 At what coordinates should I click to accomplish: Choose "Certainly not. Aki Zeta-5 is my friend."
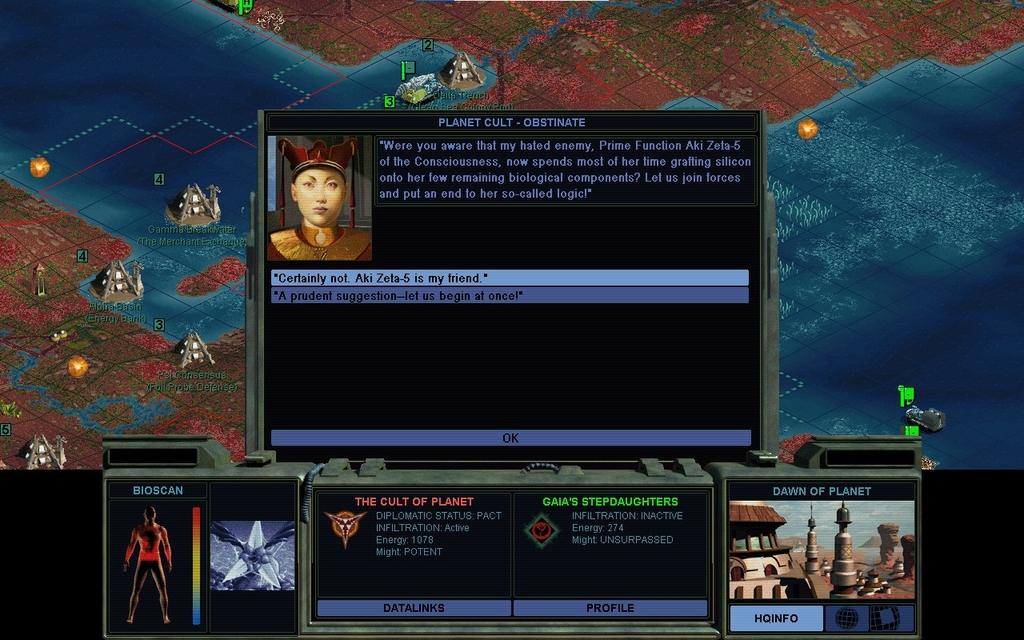[x=509, y=277]
